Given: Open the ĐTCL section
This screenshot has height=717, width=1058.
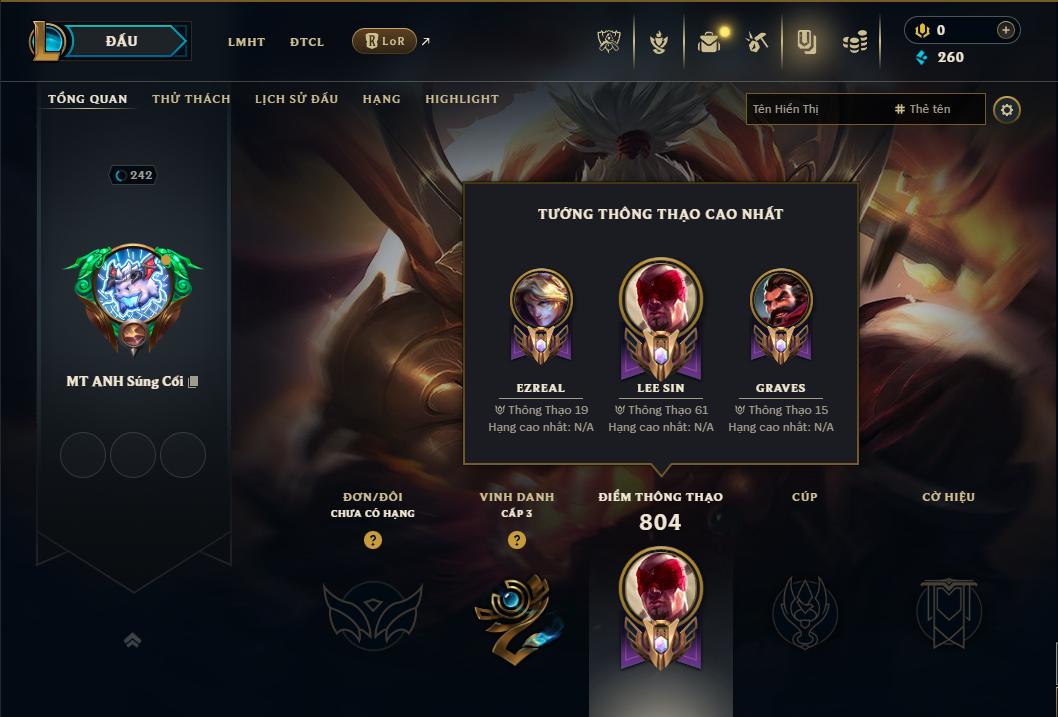Looking at the screenshot, I should pyautogui.click(x=307, y=42).
